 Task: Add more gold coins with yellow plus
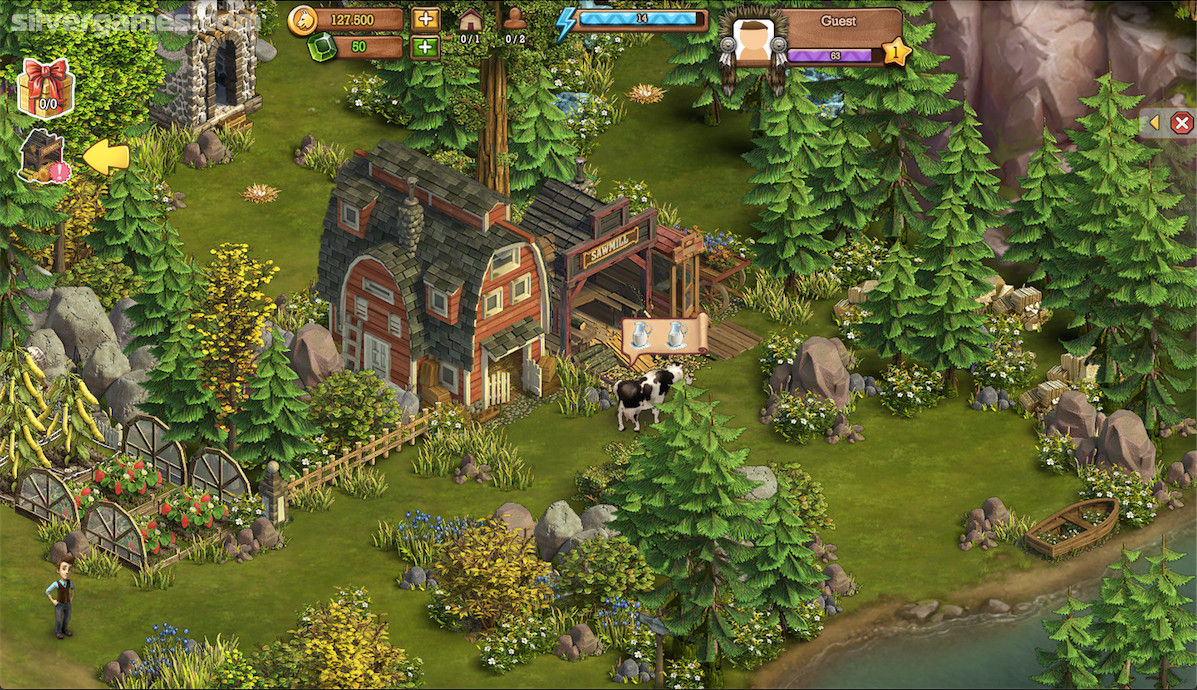(425, 19)
